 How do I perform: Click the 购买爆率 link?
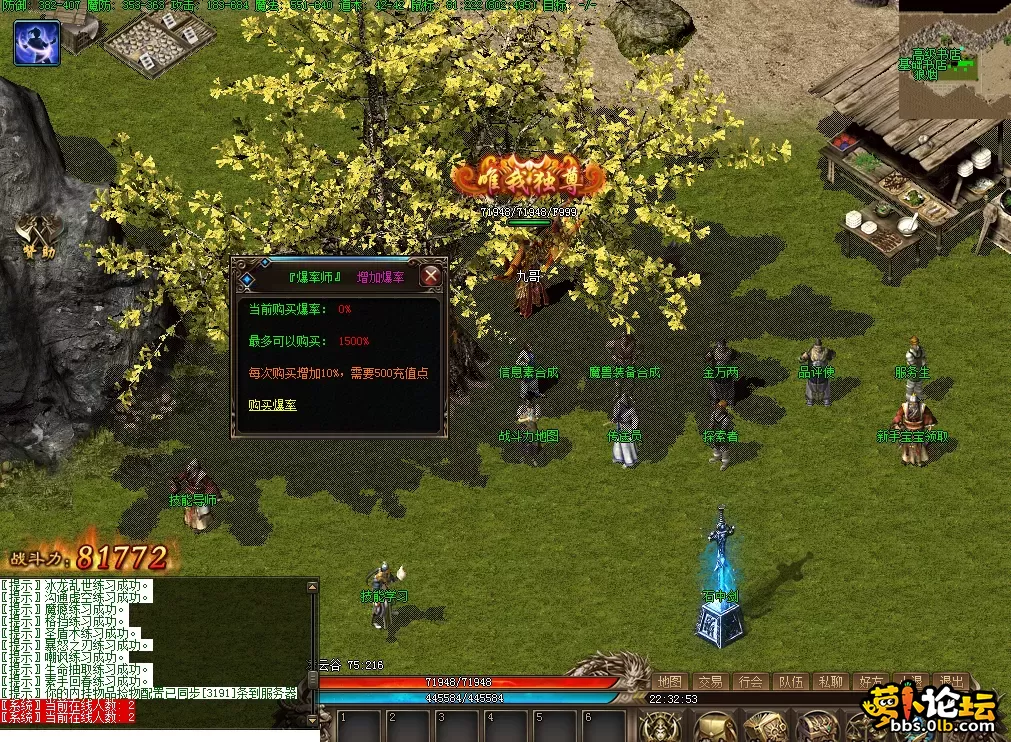[272, 405]
